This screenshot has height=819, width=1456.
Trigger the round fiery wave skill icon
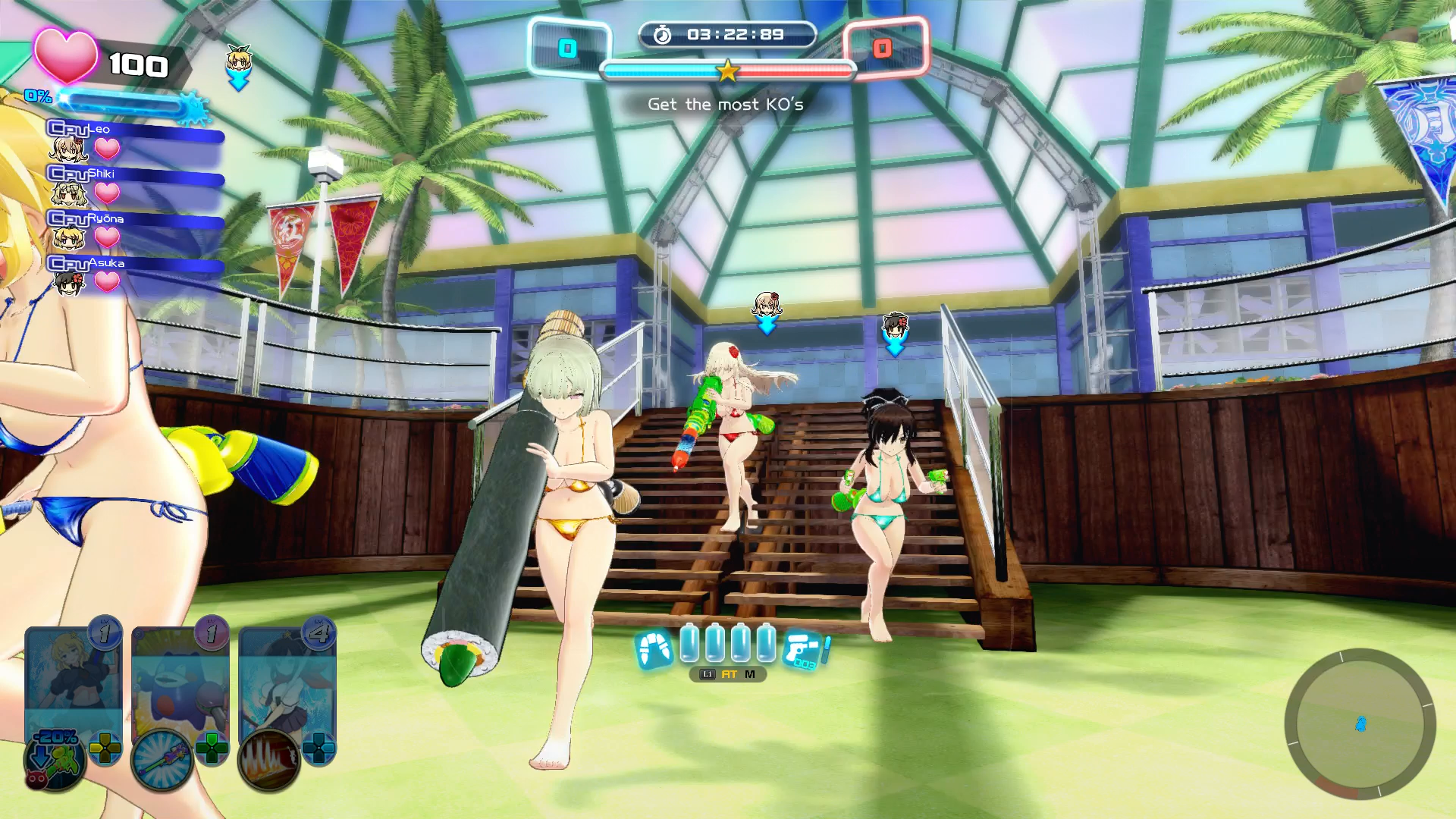click(x=269, y=760)
